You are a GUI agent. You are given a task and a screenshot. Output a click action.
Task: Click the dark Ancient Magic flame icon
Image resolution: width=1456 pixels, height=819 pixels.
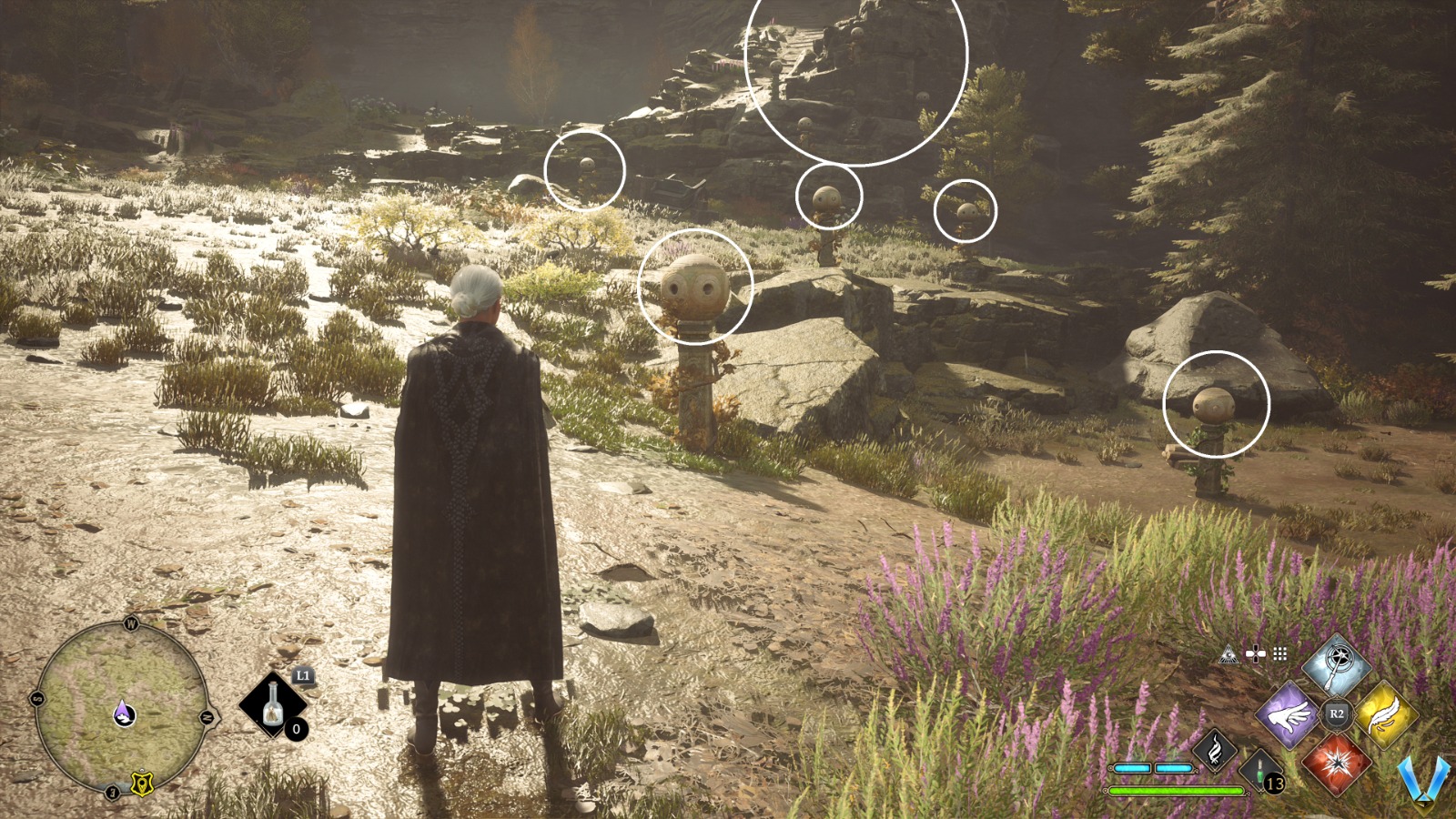click(1215, 751)
